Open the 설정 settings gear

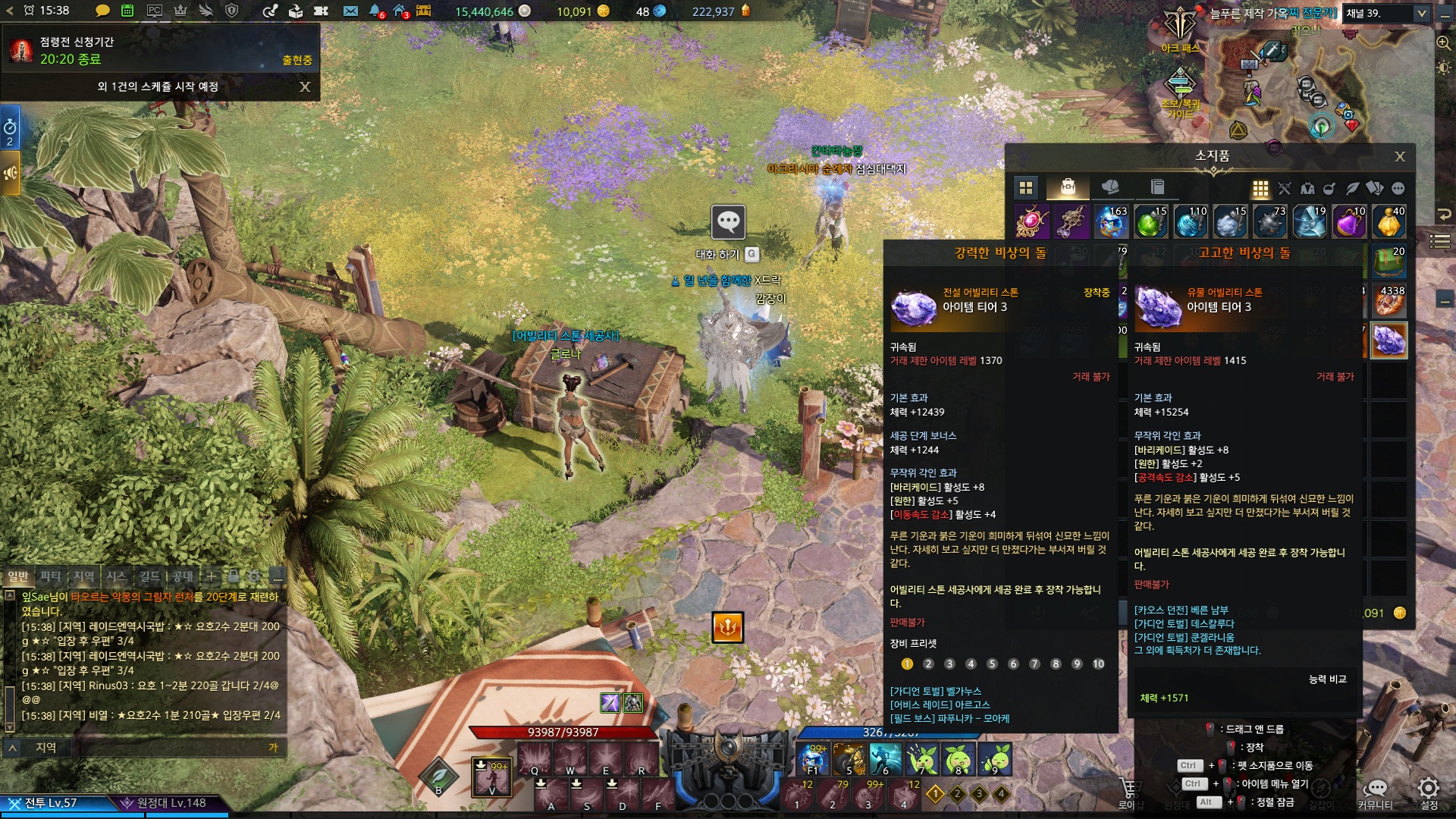pos(1429,790)
